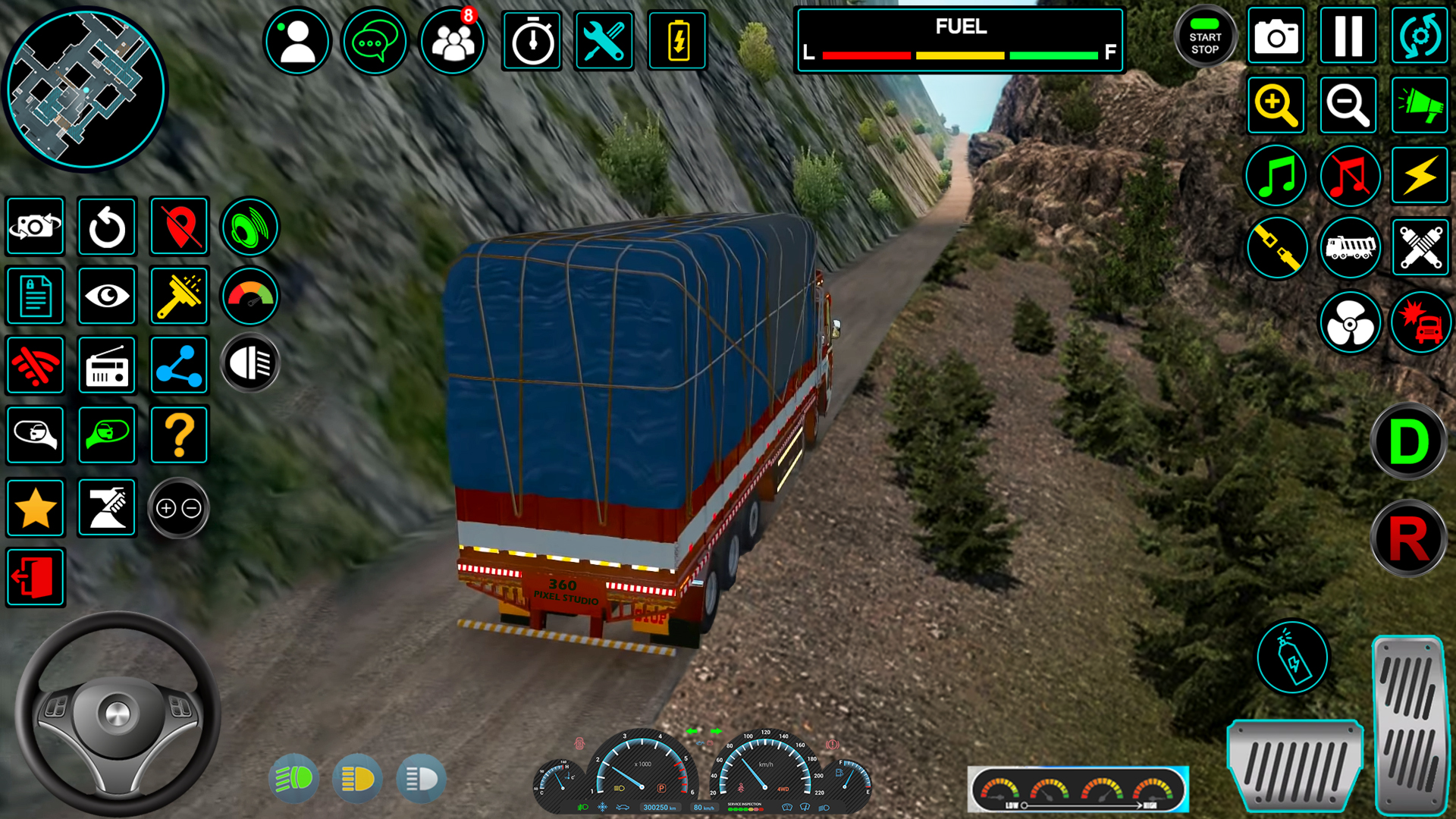1456x819 pixels.
Task: Click the stopwatch timer icon
Action: (532, 41)
